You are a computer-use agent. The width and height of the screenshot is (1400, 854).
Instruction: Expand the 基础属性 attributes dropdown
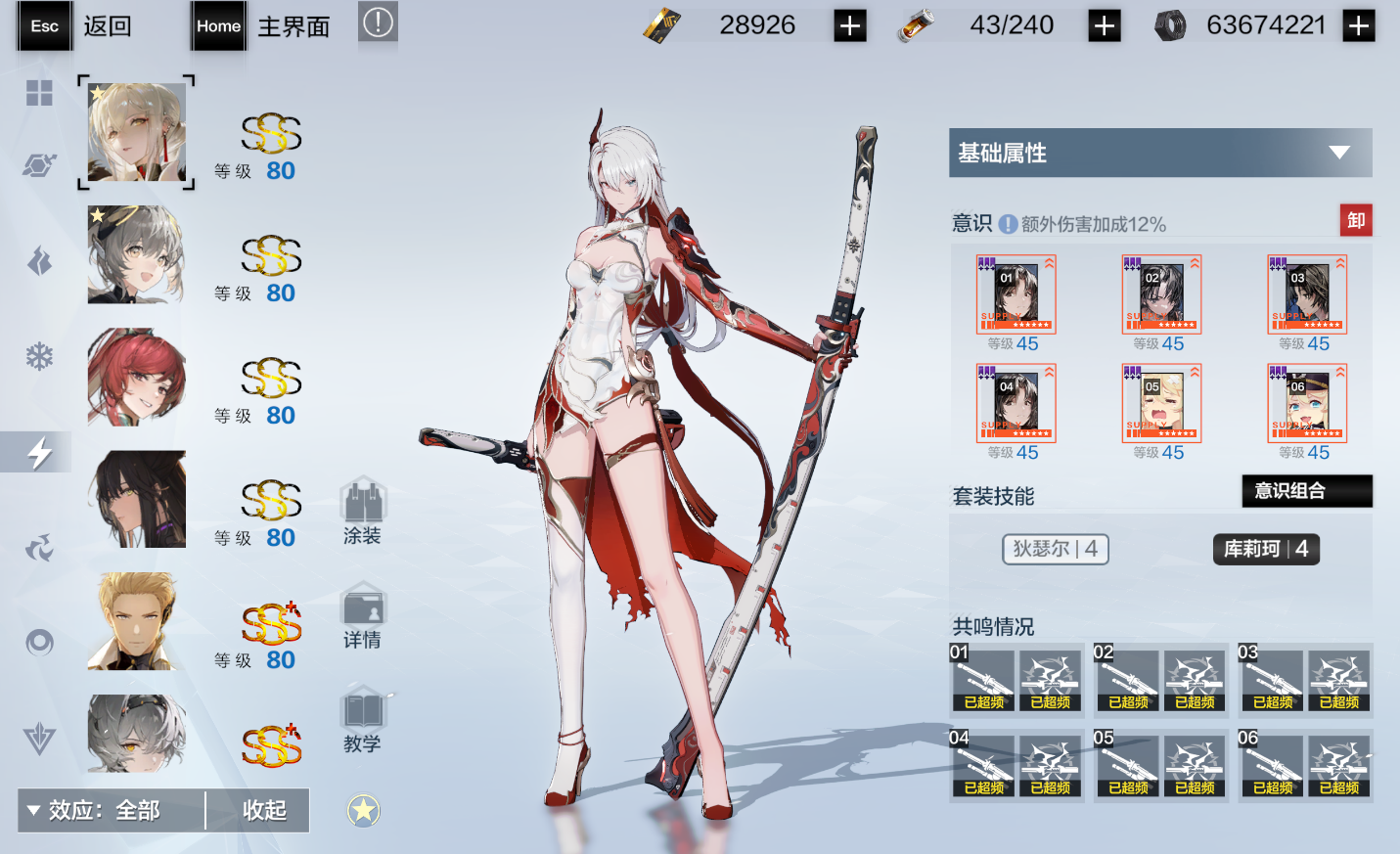(1159, 153)
